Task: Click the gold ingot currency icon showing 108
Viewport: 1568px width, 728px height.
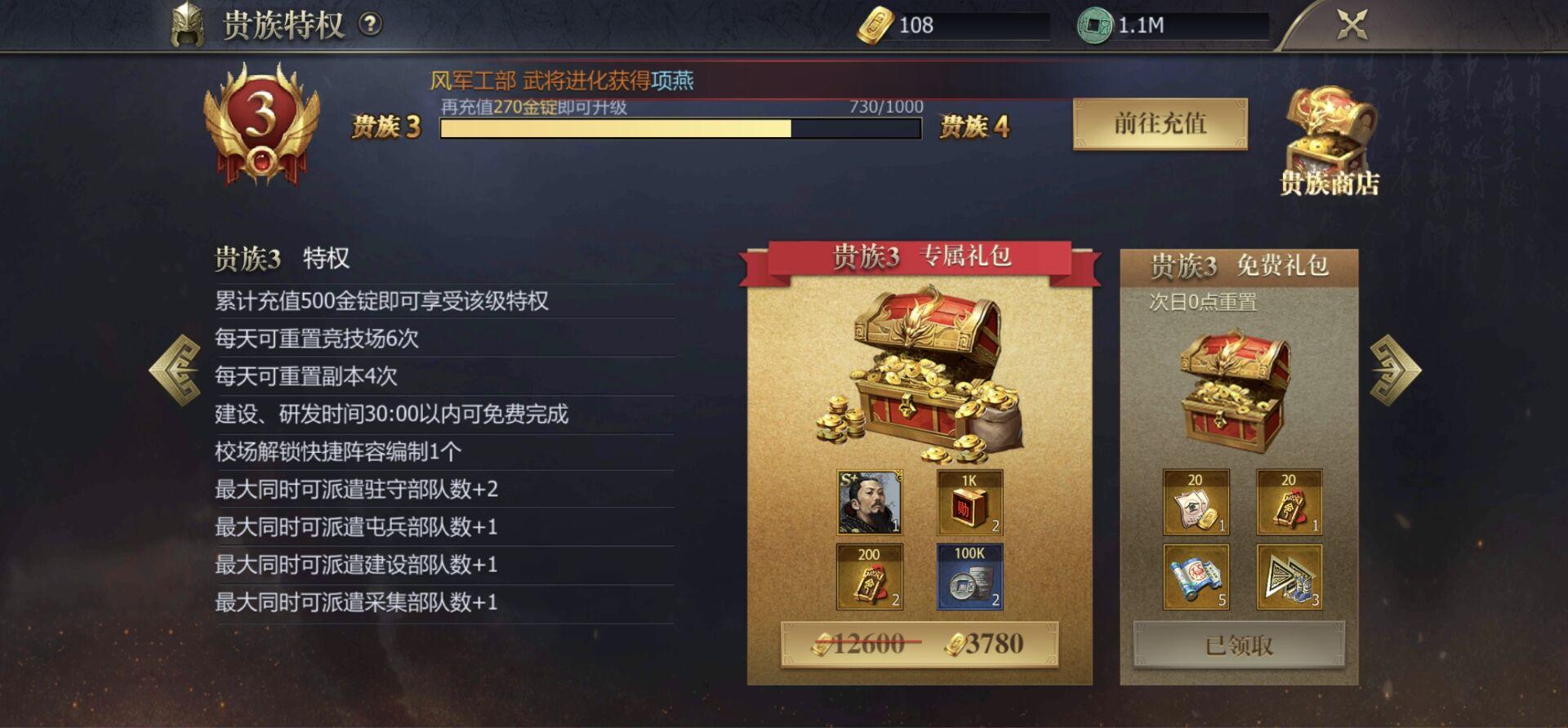Action: point(878,24)
